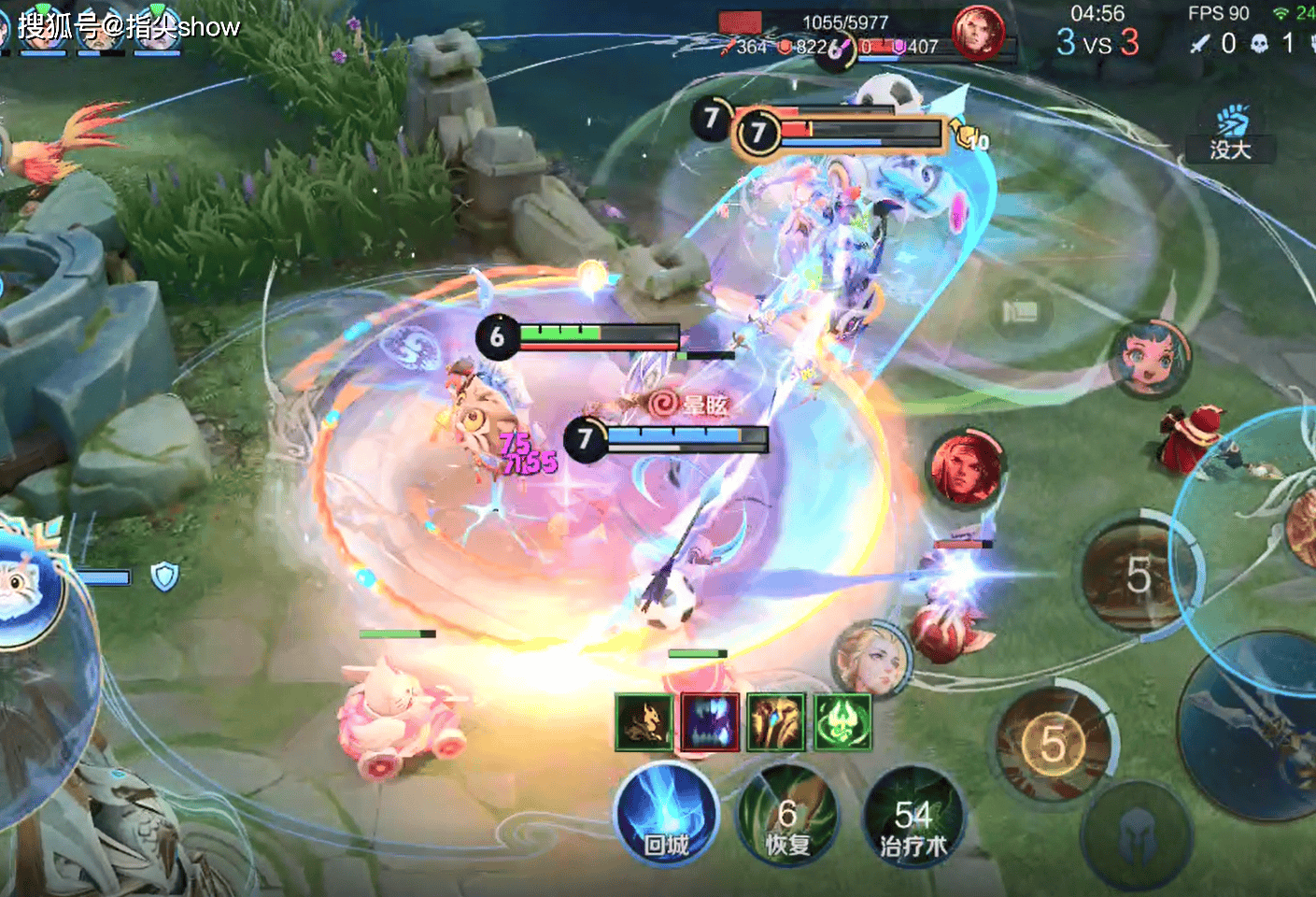Tap the helmet icon attack button
This screenshot has width=1316, height=897.
click(1136, 833)
